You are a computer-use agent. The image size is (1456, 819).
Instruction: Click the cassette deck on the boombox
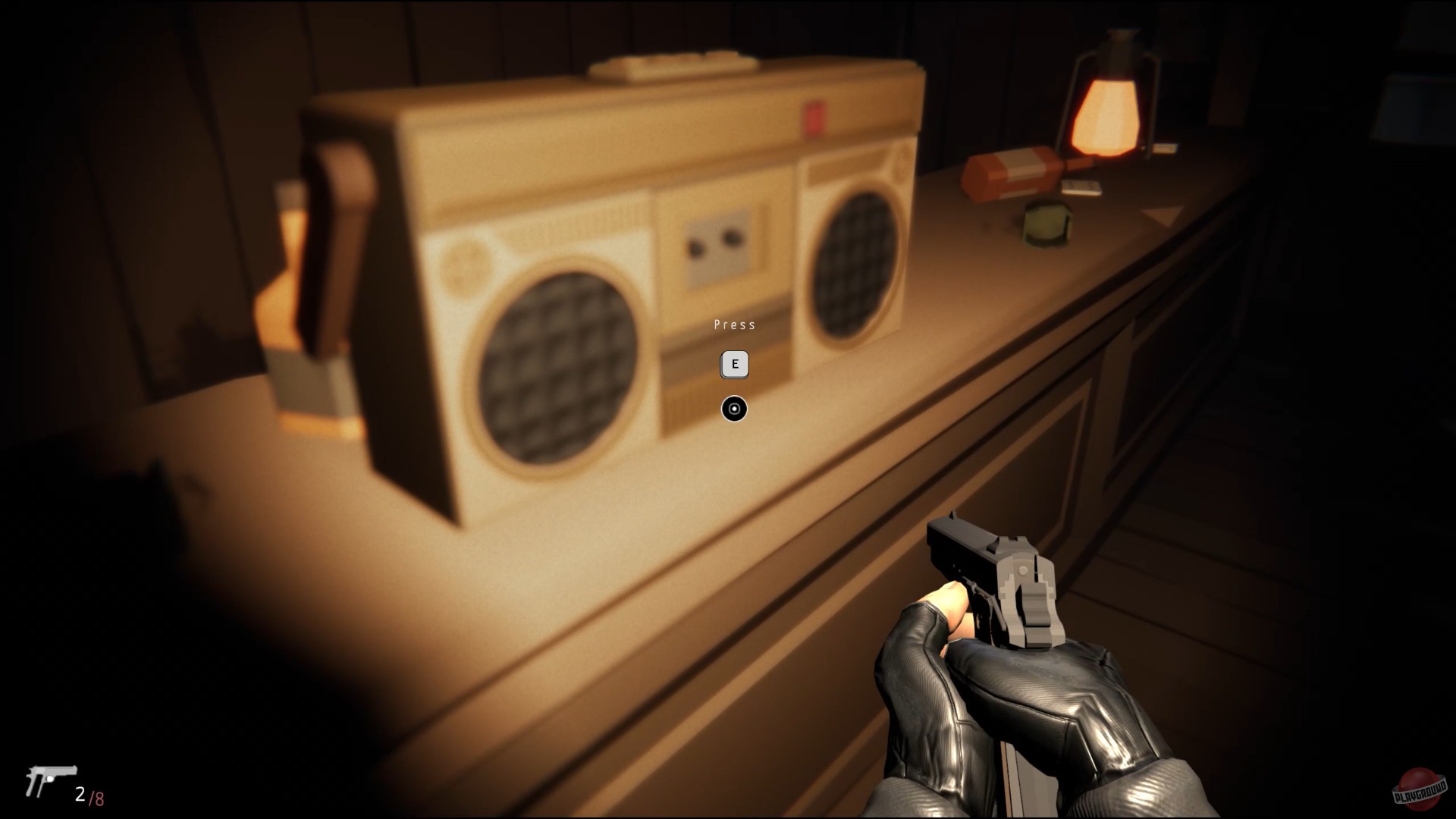[x=720, y=243]
